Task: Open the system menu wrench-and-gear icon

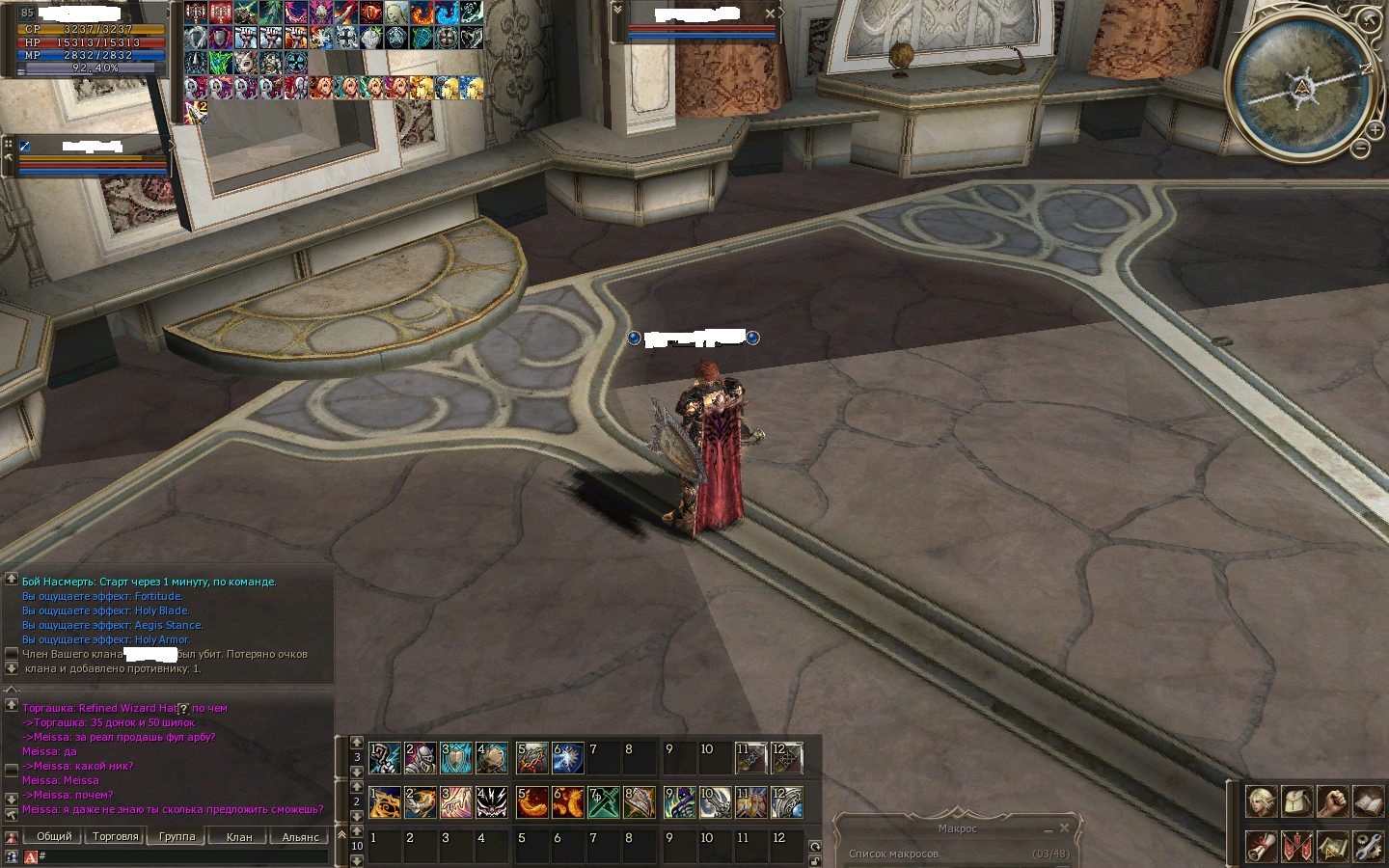Action: pos(1368,846)
